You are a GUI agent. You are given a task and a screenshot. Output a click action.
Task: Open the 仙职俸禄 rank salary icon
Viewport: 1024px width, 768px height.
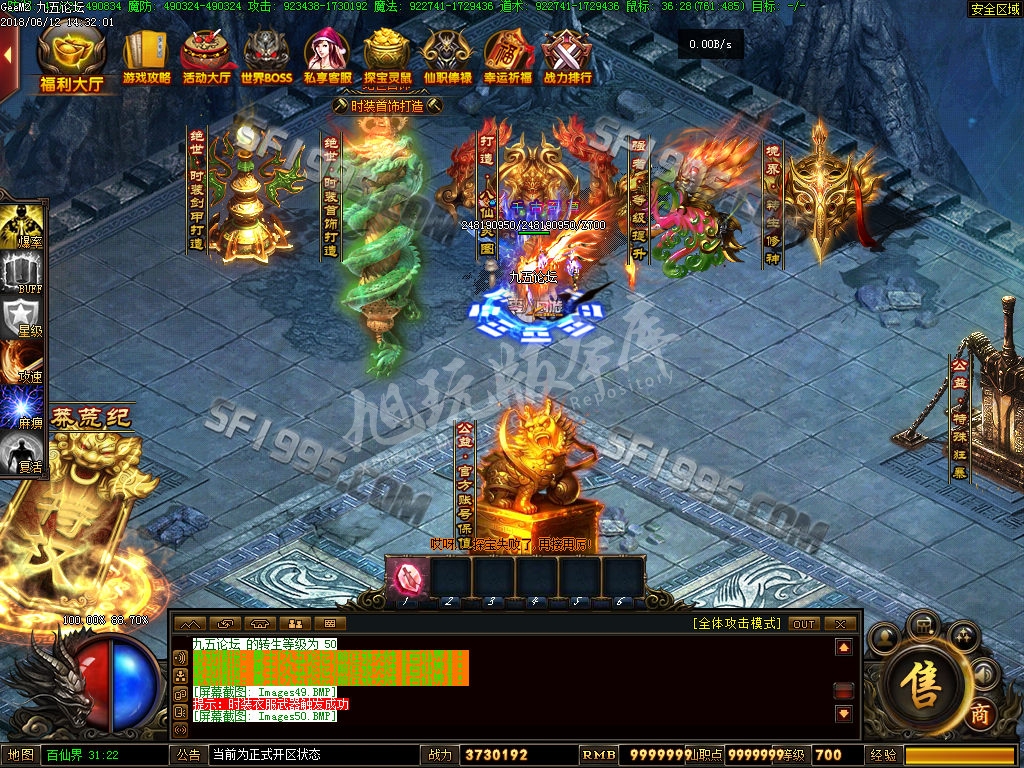point(447,58)
